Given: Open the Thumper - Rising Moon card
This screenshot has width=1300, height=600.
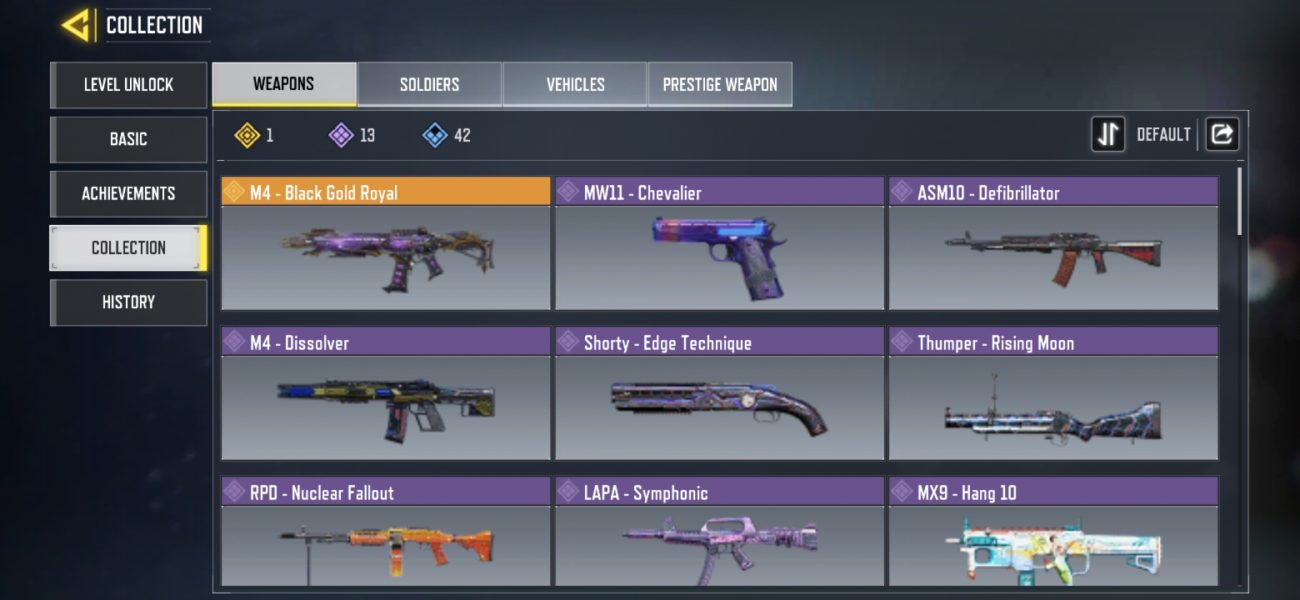Looking at the screenshot, I should [1053, 395].
